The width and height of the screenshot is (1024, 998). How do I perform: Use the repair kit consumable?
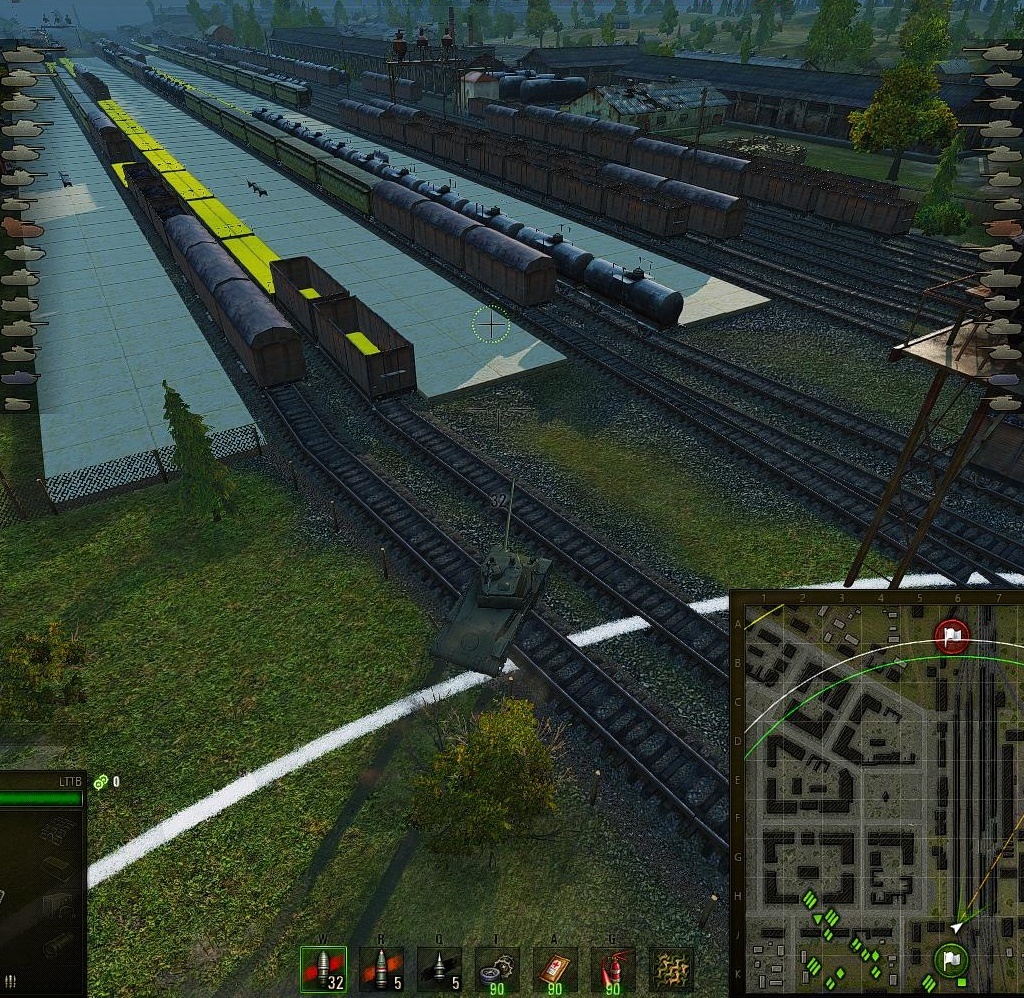[x=497, y=969]
